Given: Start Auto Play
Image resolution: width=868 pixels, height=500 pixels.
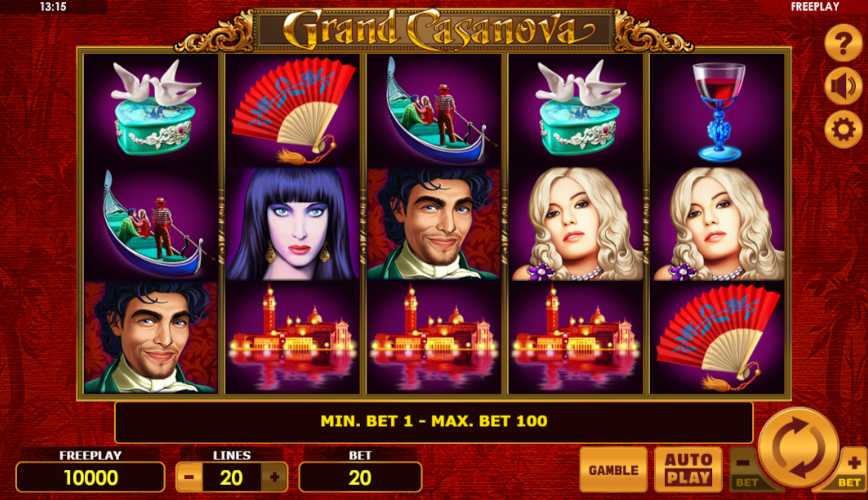Looking at the screenshot, I should (688, 469).
